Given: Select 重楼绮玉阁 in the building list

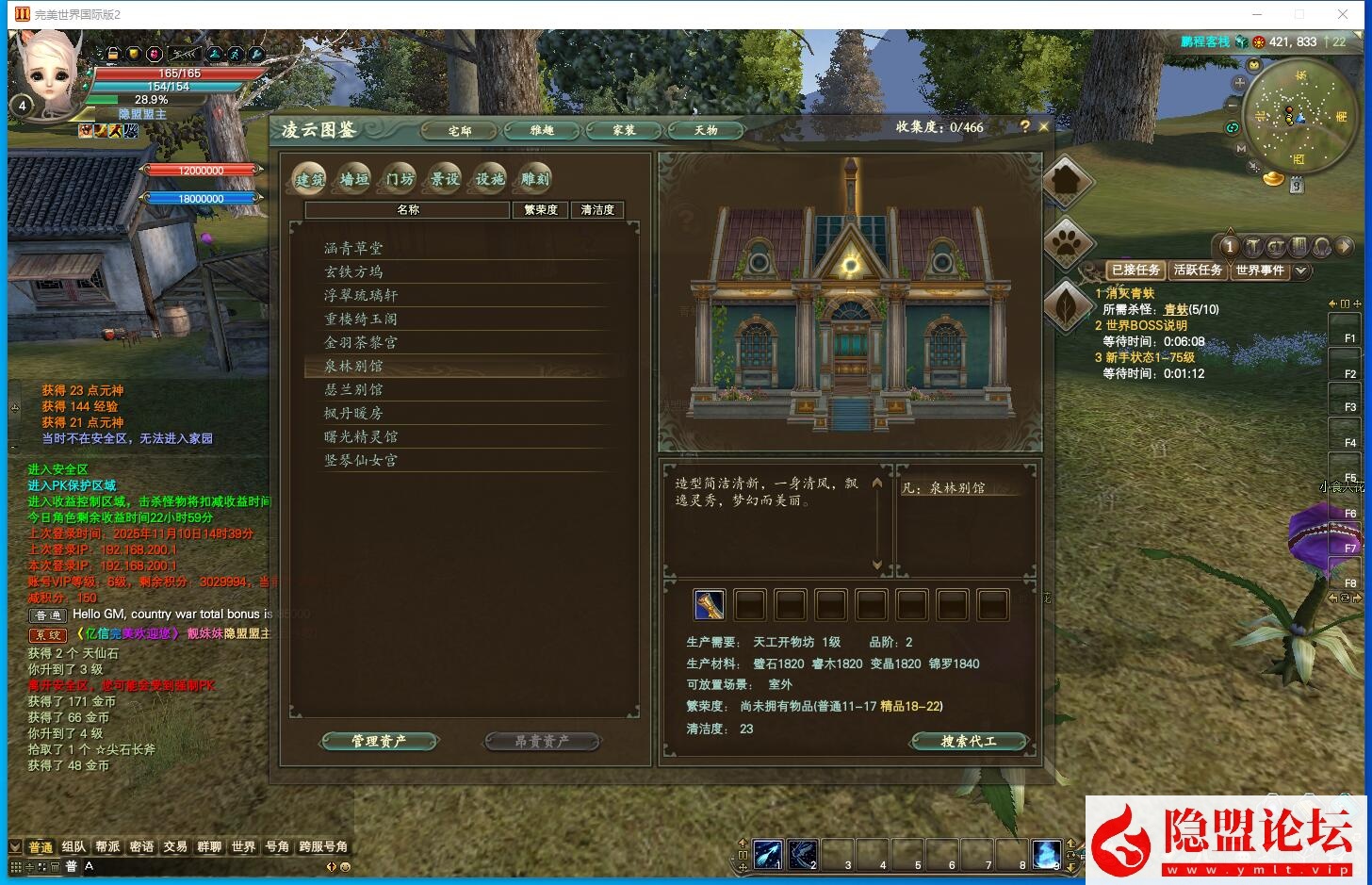Looking at the screenshot, I should [x=361, y=319].
